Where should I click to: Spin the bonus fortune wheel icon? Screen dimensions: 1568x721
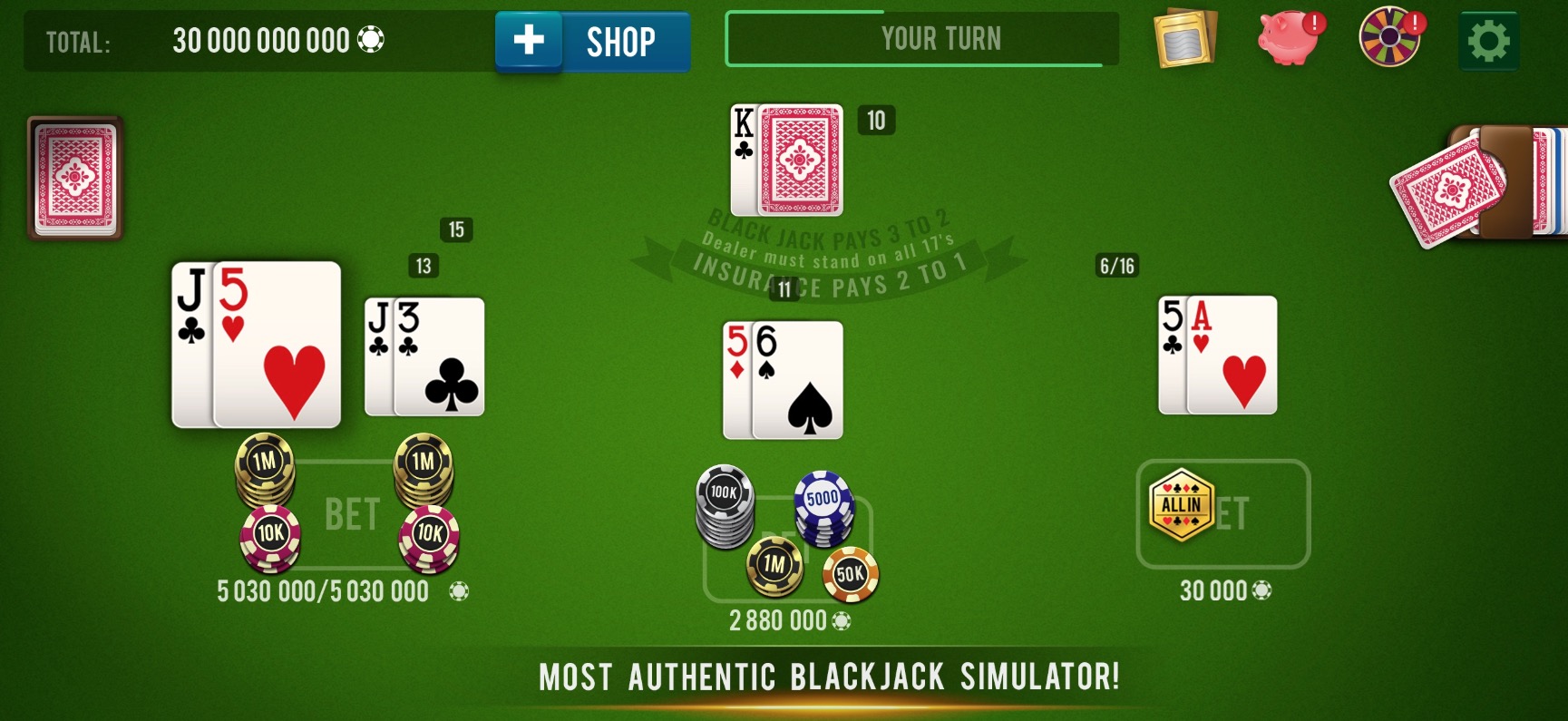1389,38
